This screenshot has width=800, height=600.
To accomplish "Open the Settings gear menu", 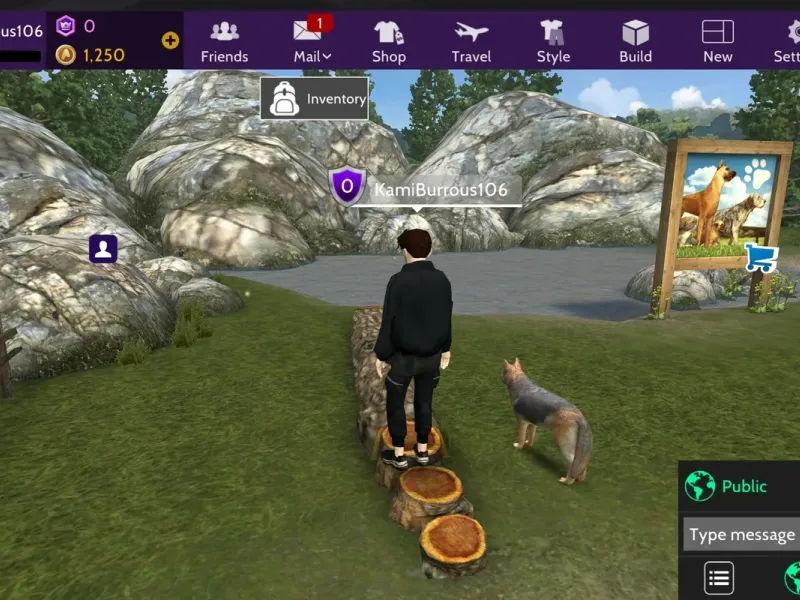I will pos(788,41).
